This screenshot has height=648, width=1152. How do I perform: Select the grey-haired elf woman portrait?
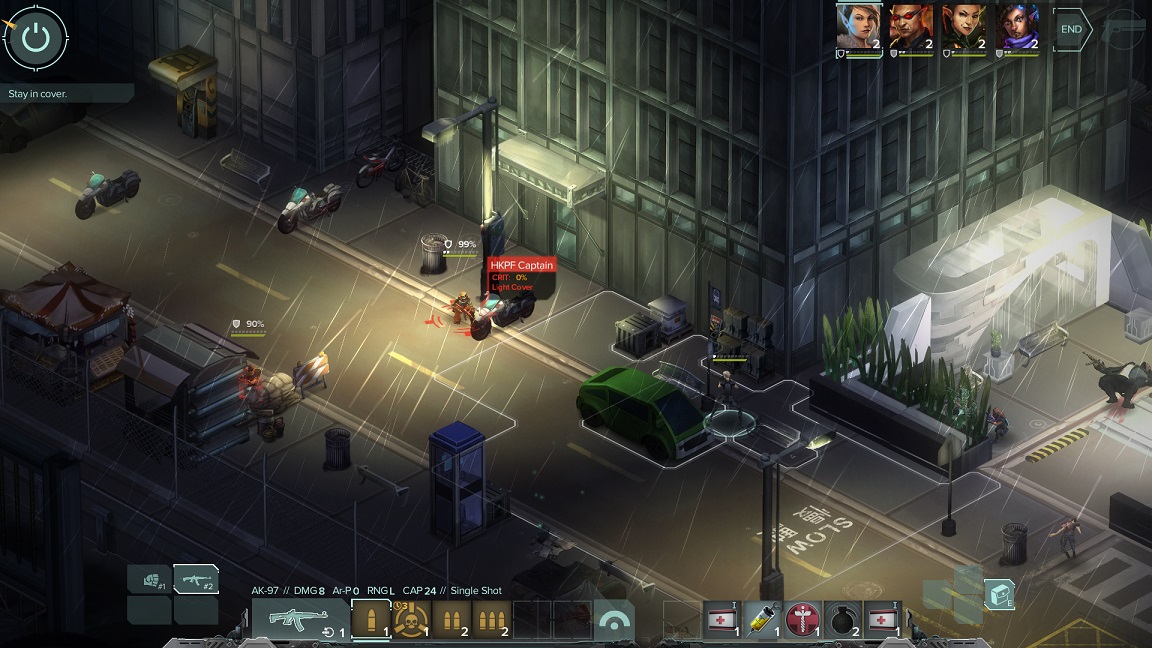859,27
